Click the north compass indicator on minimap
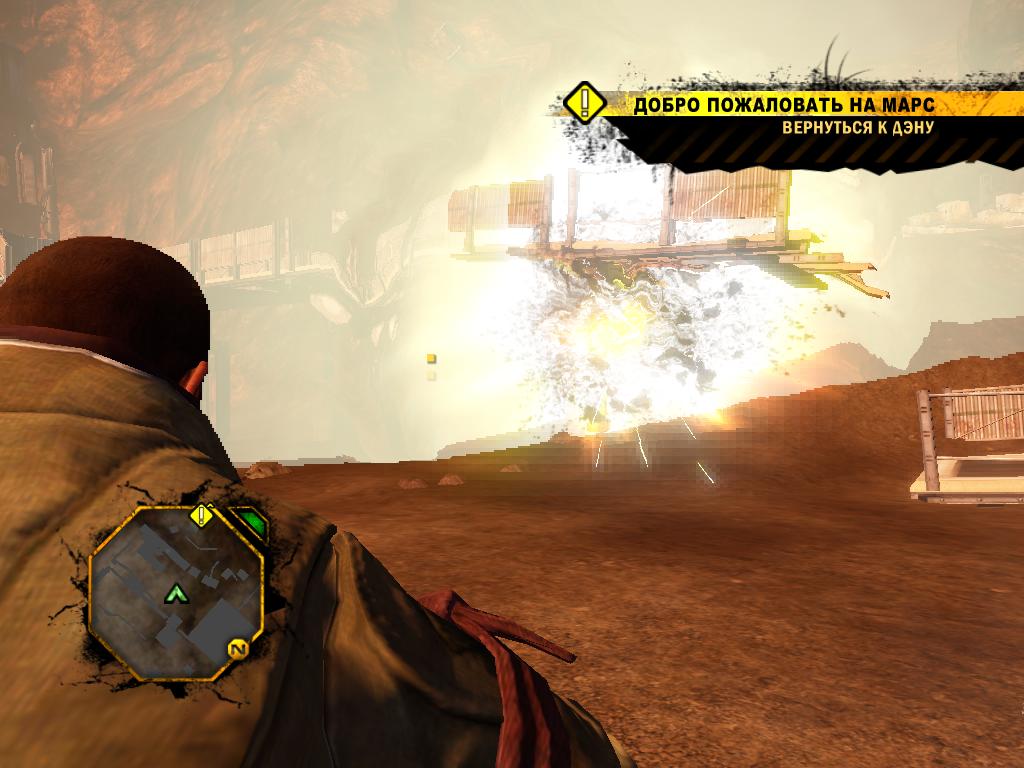The height and width of the screenshot is (768, 1024). pyautogui.click(x=237, y=650)
